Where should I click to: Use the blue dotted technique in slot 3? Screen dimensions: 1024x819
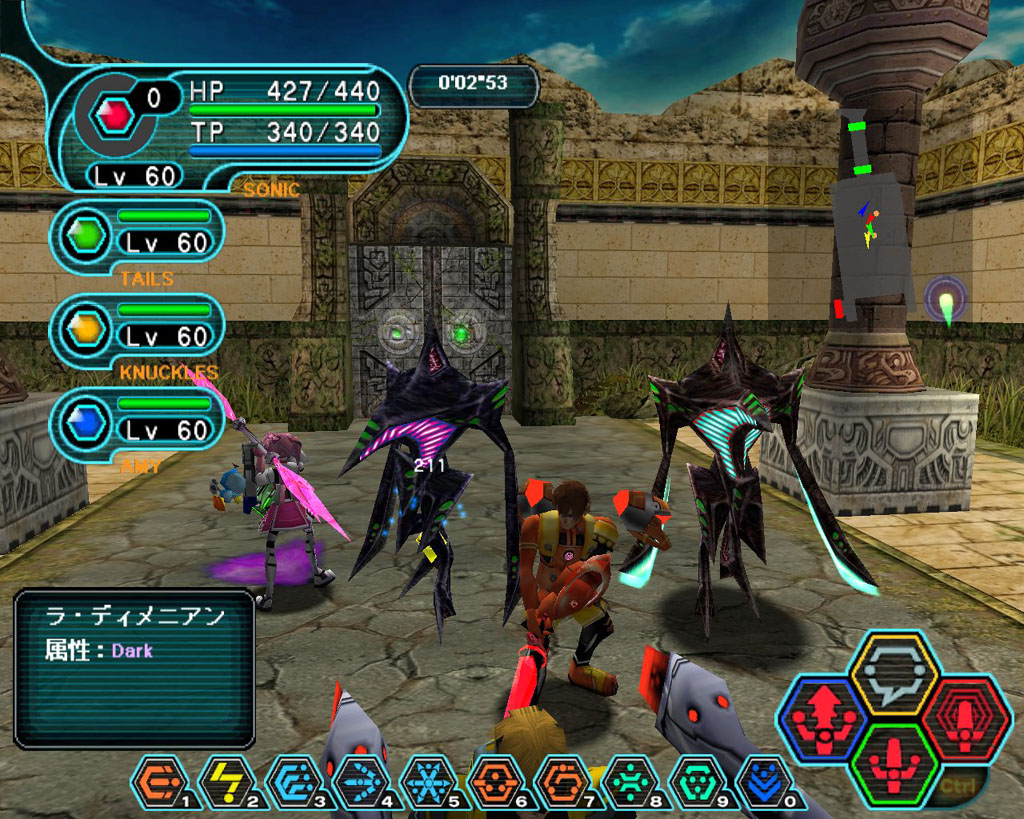click(x=293, y=782)
